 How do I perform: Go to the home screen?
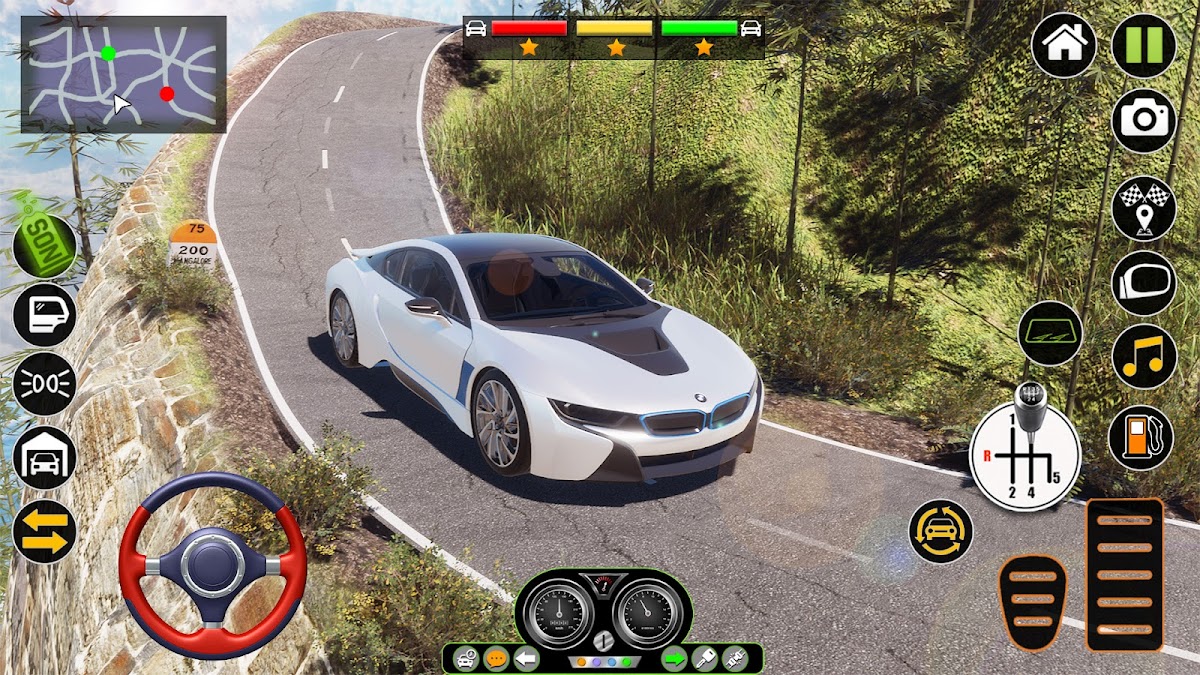point(1064,46)
